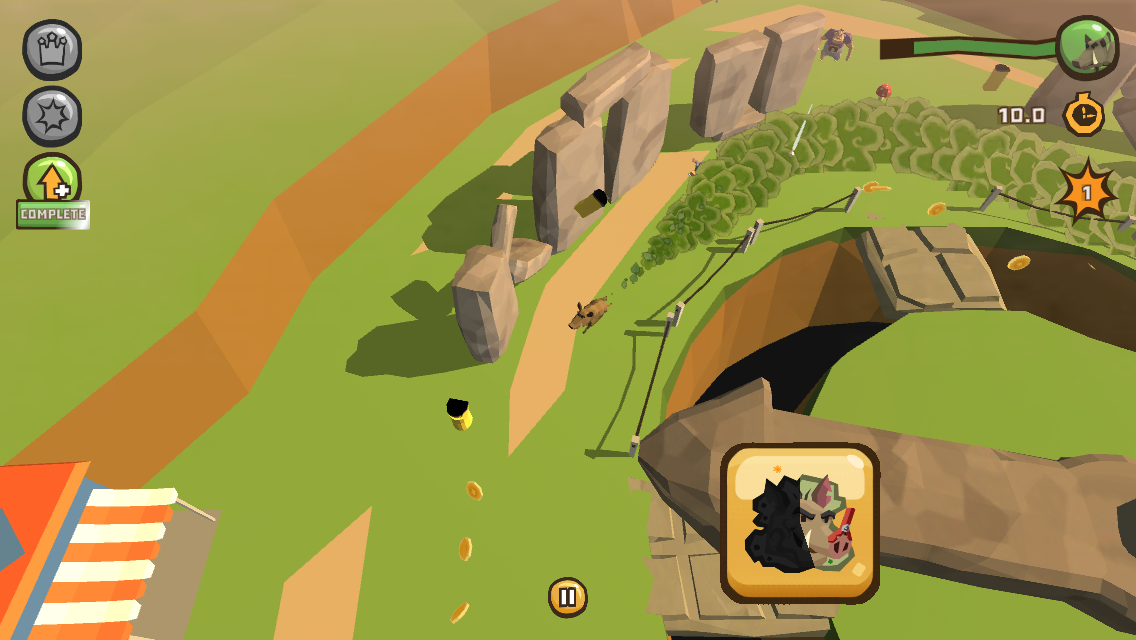Activate the boar ability button
The image size is (1136, 640).
coord(800,523)
